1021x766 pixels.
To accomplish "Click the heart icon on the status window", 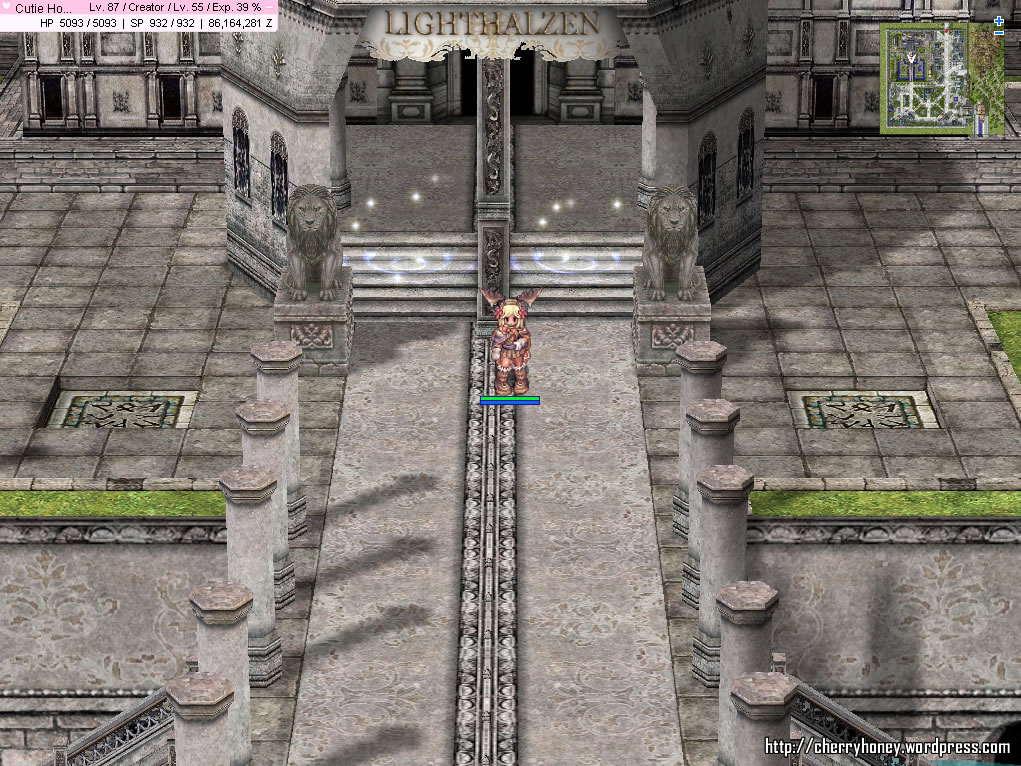I will [7, 7].
